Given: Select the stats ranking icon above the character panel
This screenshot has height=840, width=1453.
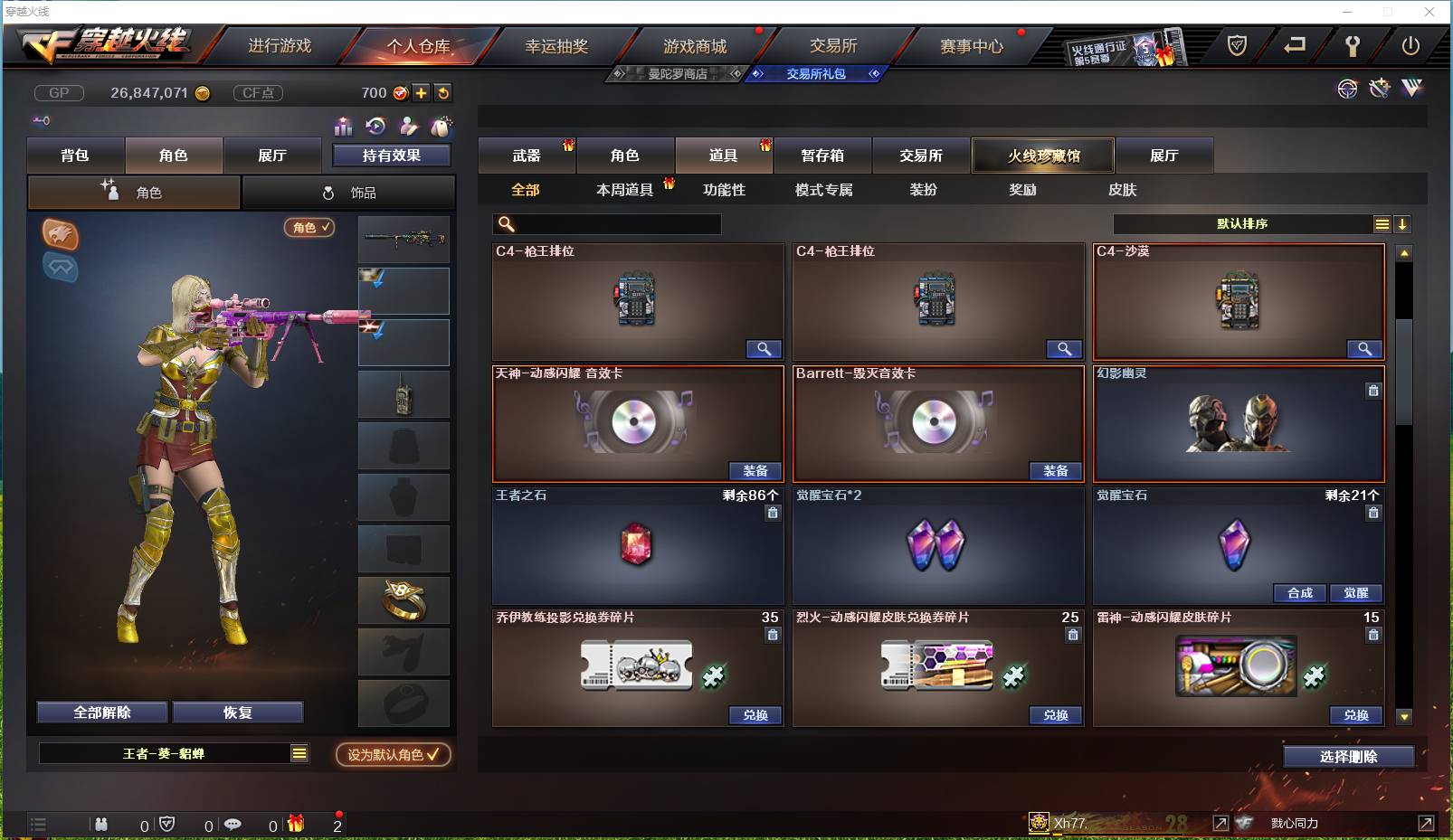Looking at the screenshot, I should pos(343,127).
